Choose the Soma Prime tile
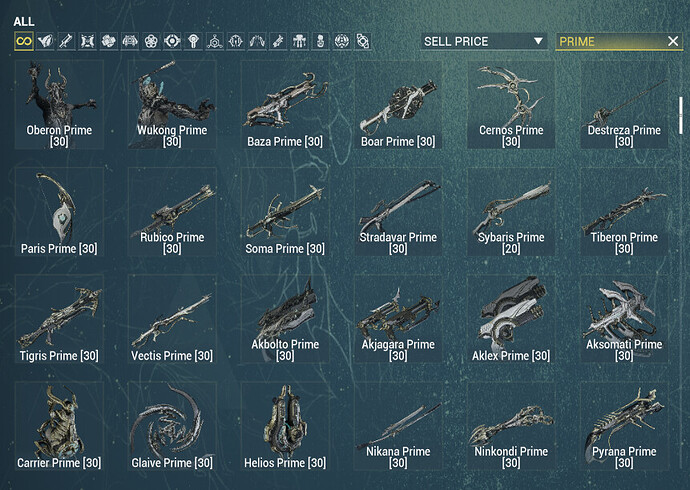This screenshot has width=690, height=490. 285,212
